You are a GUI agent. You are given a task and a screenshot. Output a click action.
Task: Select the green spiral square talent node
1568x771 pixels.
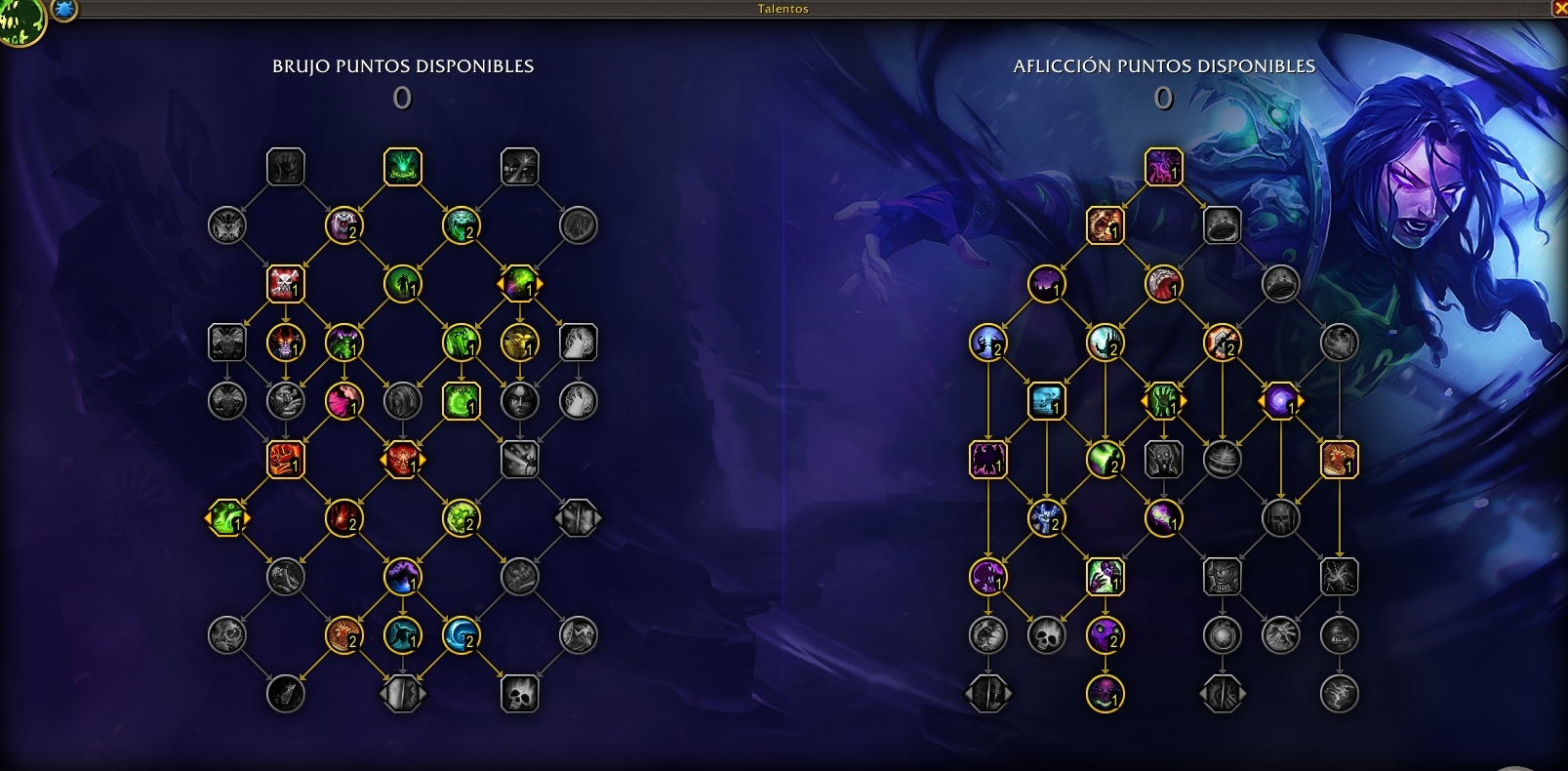(461, 401)
